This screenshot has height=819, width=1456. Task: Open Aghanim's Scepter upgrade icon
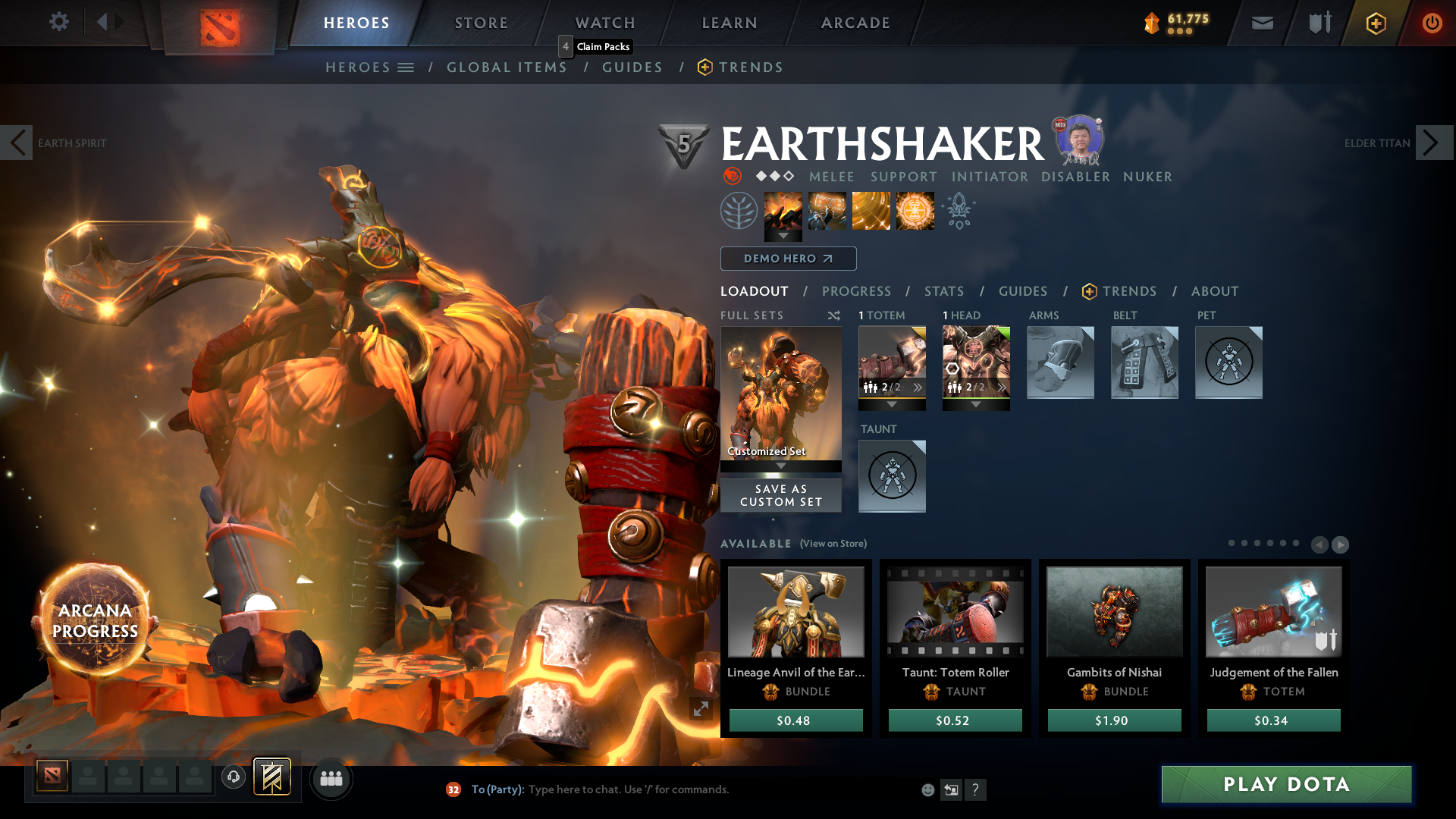pyautogui.click(x=958, y=211)
